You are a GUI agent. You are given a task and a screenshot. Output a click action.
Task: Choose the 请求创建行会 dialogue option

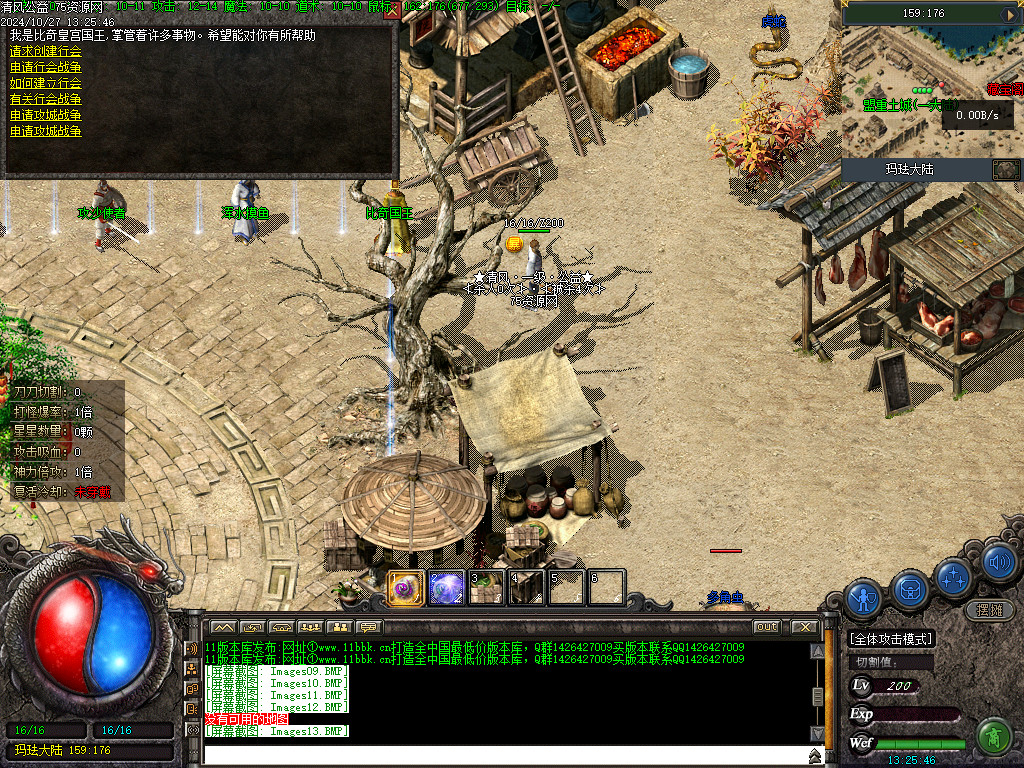point(46,51)
